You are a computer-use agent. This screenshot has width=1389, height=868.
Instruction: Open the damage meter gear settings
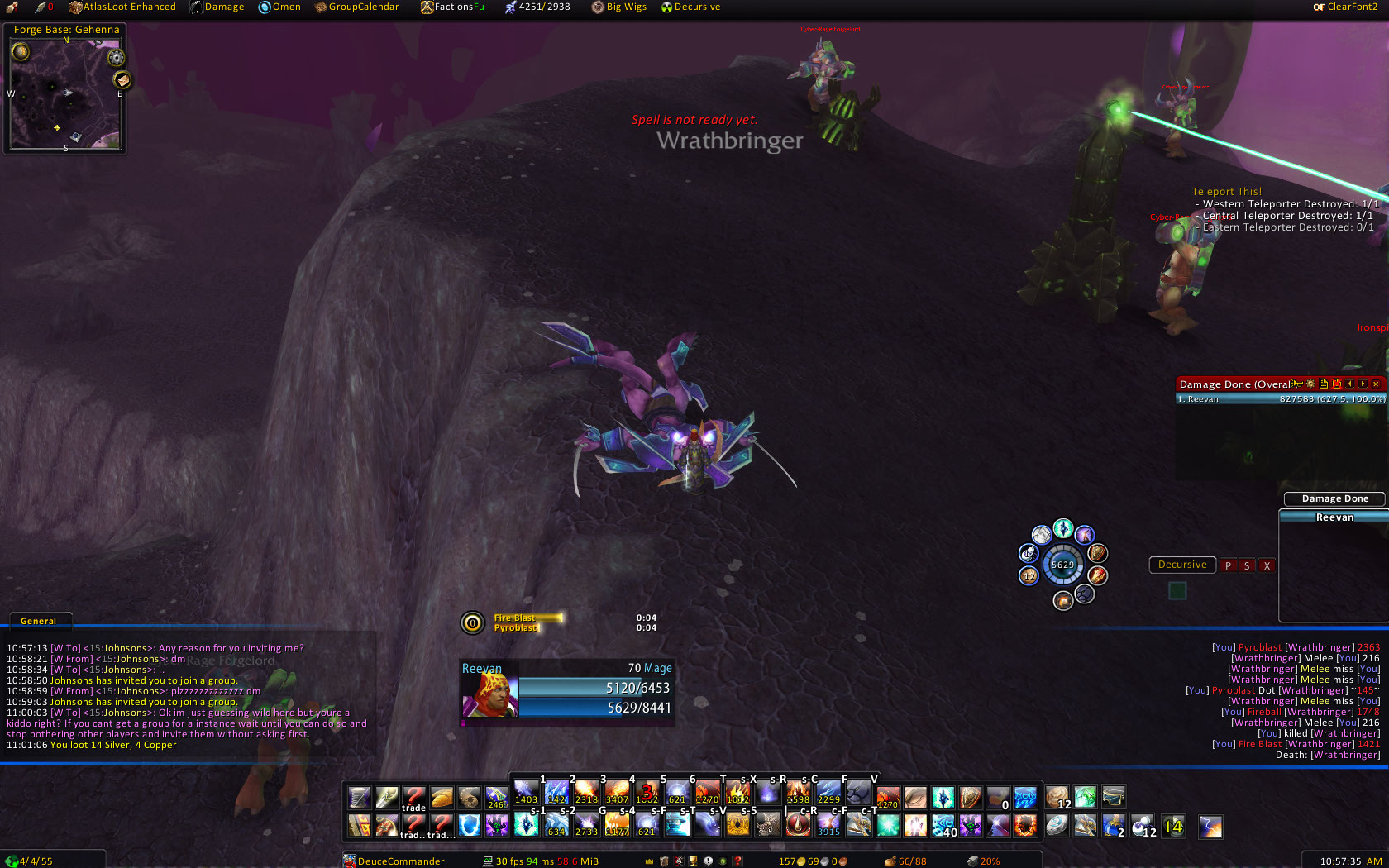(x=1310, y=384)
